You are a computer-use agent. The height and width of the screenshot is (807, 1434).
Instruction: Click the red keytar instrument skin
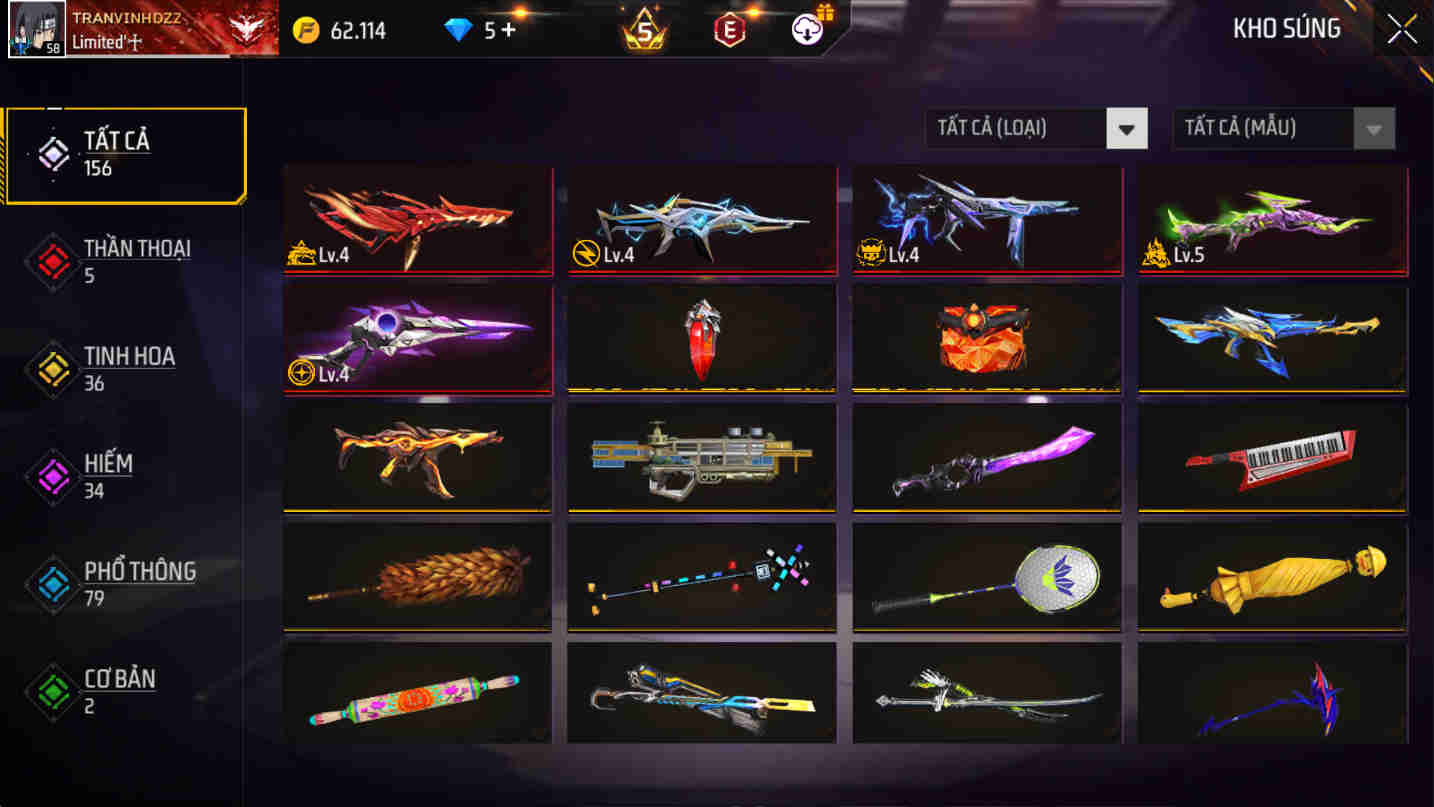tap(1271, 456)
